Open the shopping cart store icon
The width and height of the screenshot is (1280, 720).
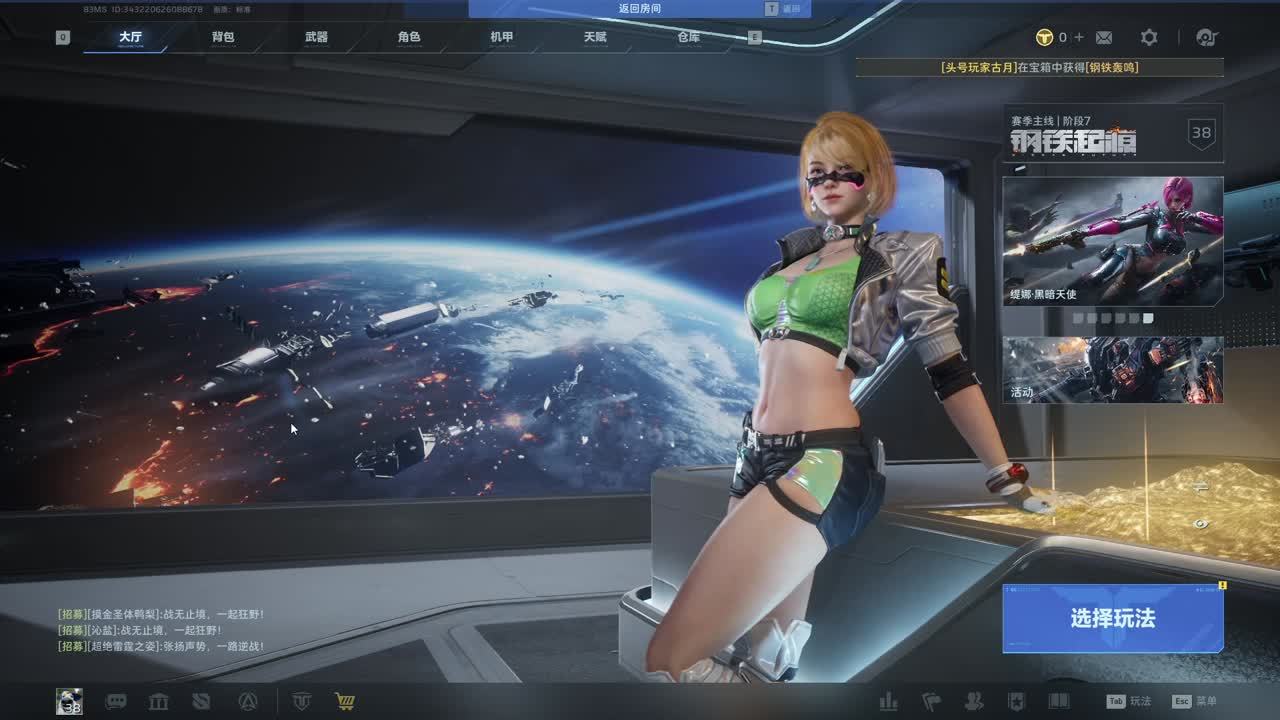pos(345,701)
